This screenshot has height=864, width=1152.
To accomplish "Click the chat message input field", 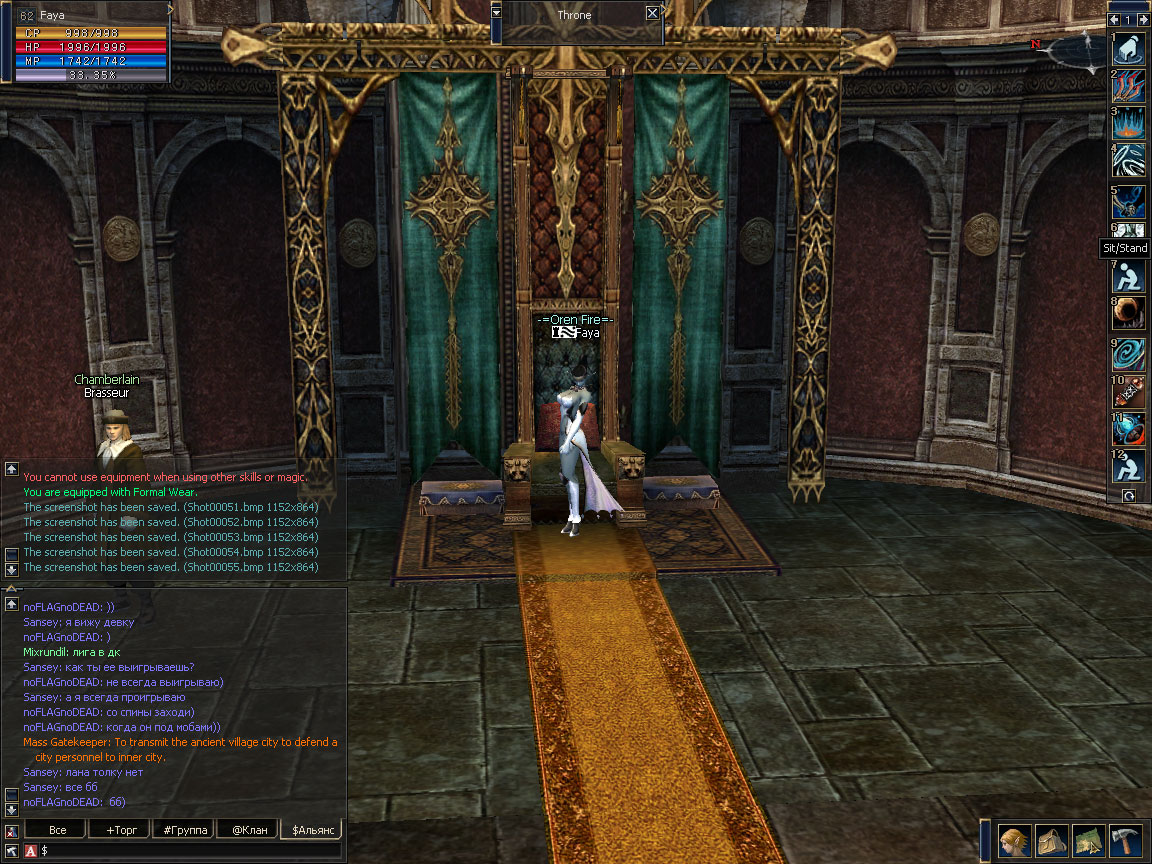I will click(x=190, y=850).
